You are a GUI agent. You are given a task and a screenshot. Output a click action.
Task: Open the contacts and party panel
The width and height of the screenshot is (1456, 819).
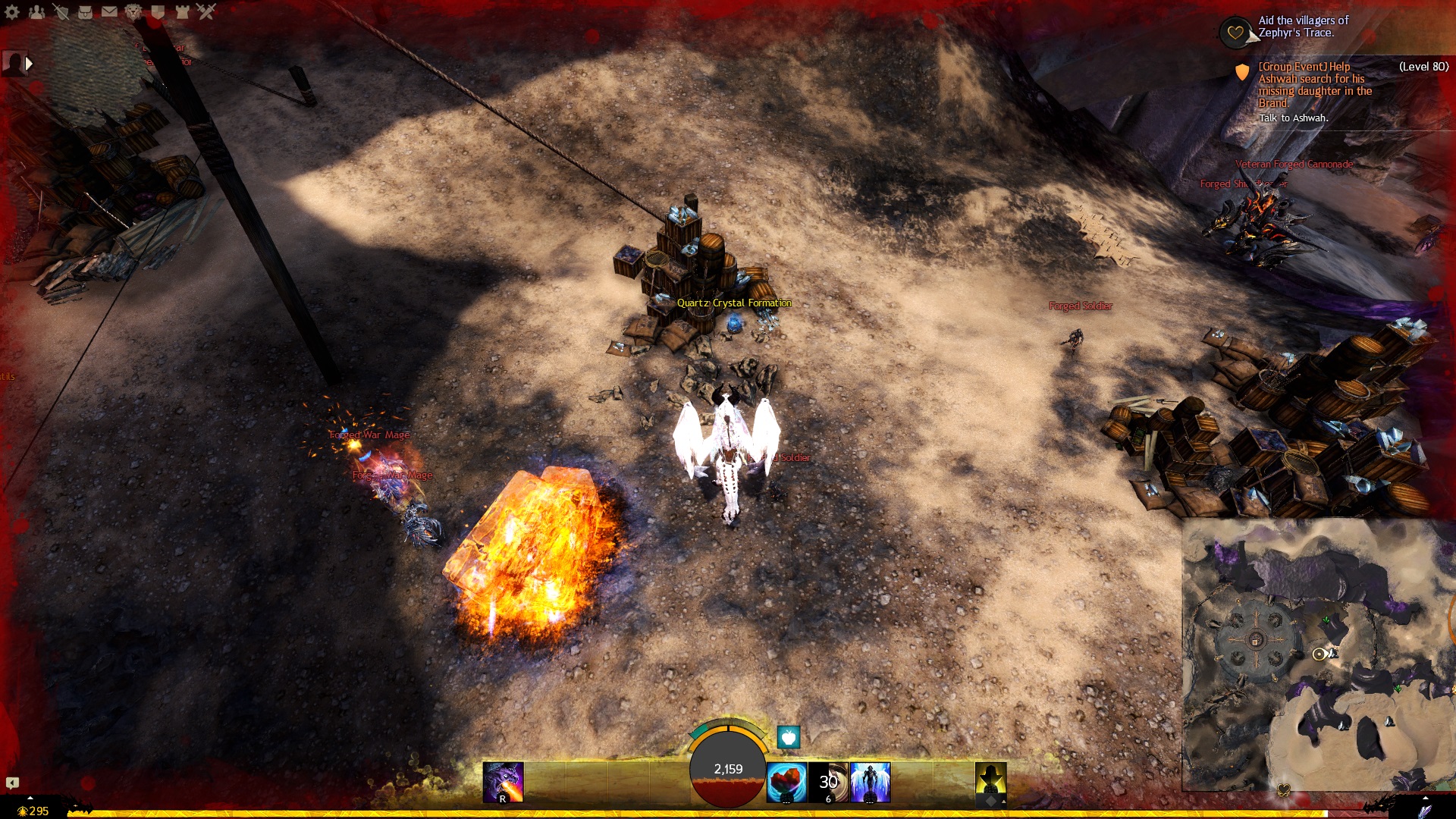point(36,11)
